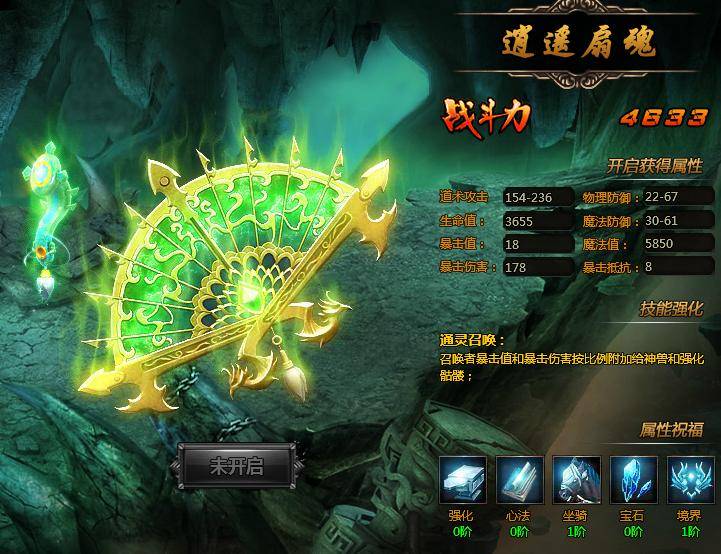The width and height of the screenshot is (721, 554).
Task: Click the 未开启 button
Action: tap(236, 466)
